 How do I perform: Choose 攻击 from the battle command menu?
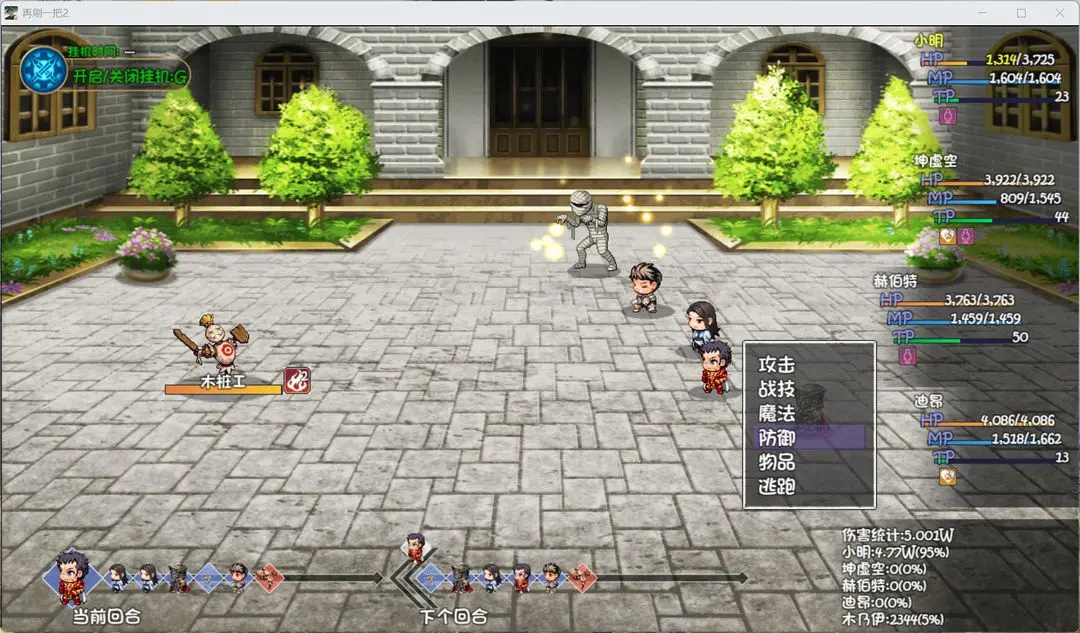click(x=777, y=365)
